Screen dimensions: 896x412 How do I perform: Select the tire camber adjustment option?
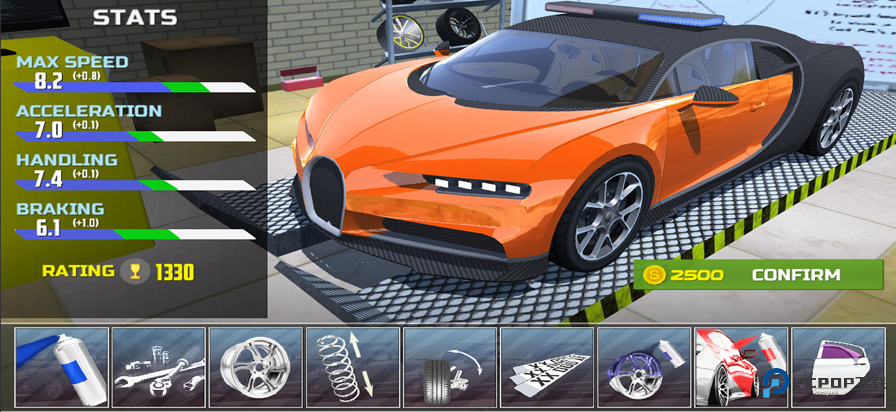coord(450,367)
